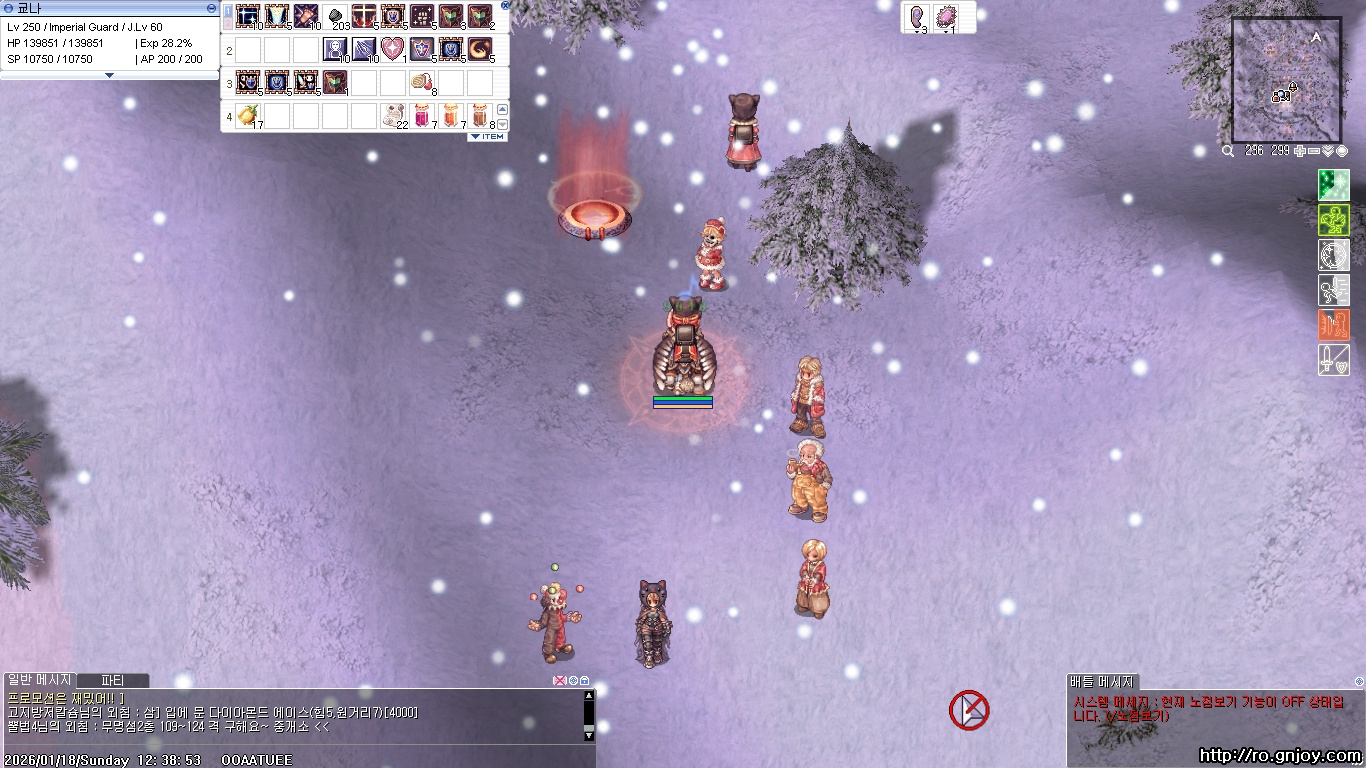This screenshot has width=1366, height=768.
Task: Click the minimap magnifier search icon
Action: 1228,151
